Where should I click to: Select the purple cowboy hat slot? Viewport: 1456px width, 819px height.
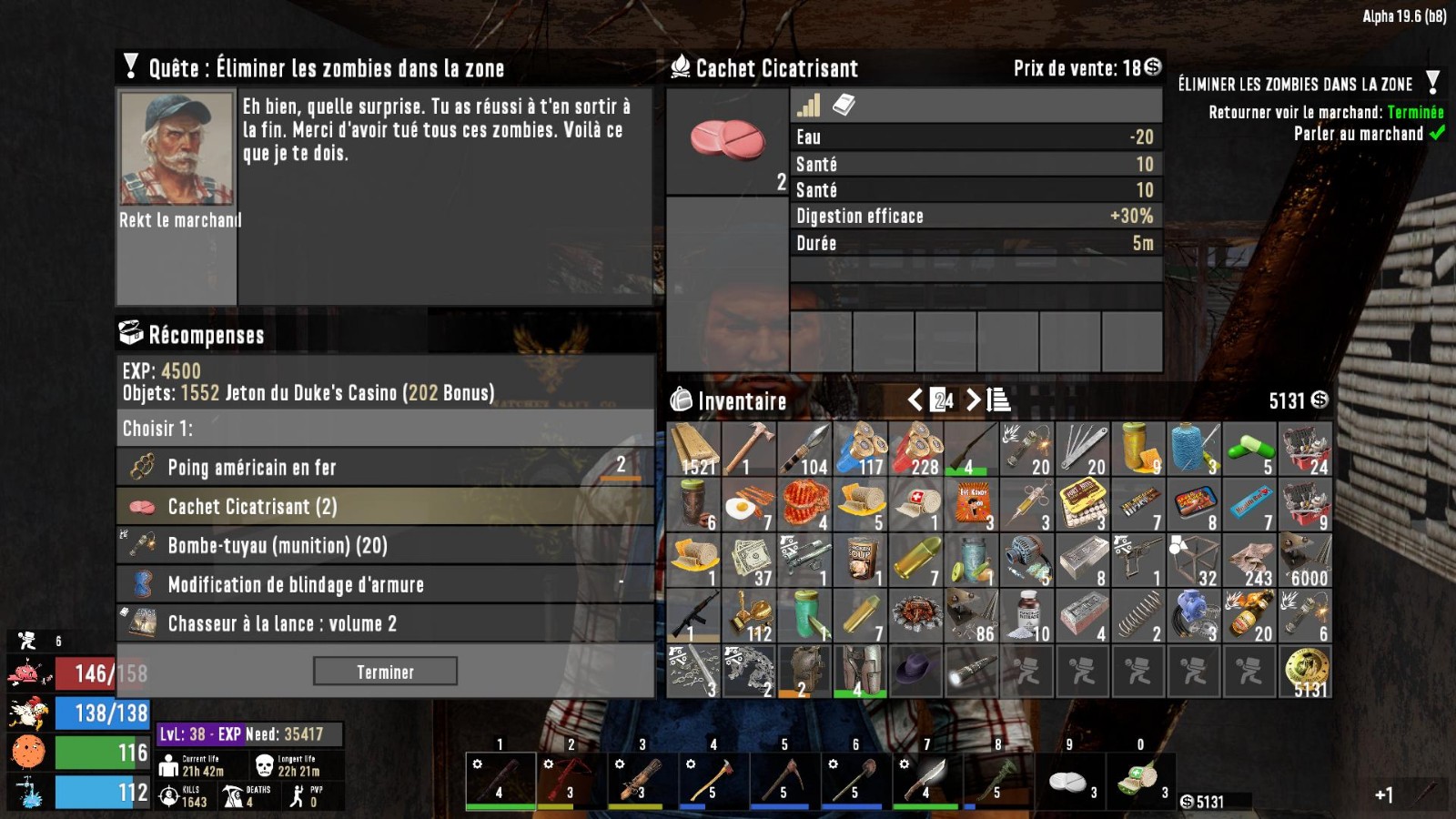(916, 672)
